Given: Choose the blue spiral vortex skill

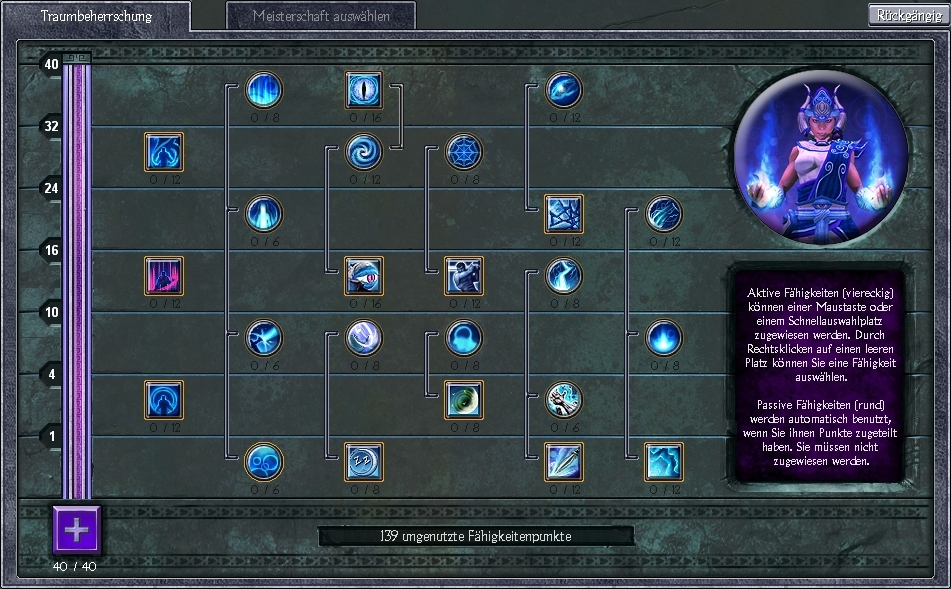Looking at the screenshot, I should [x=364, y=152].
